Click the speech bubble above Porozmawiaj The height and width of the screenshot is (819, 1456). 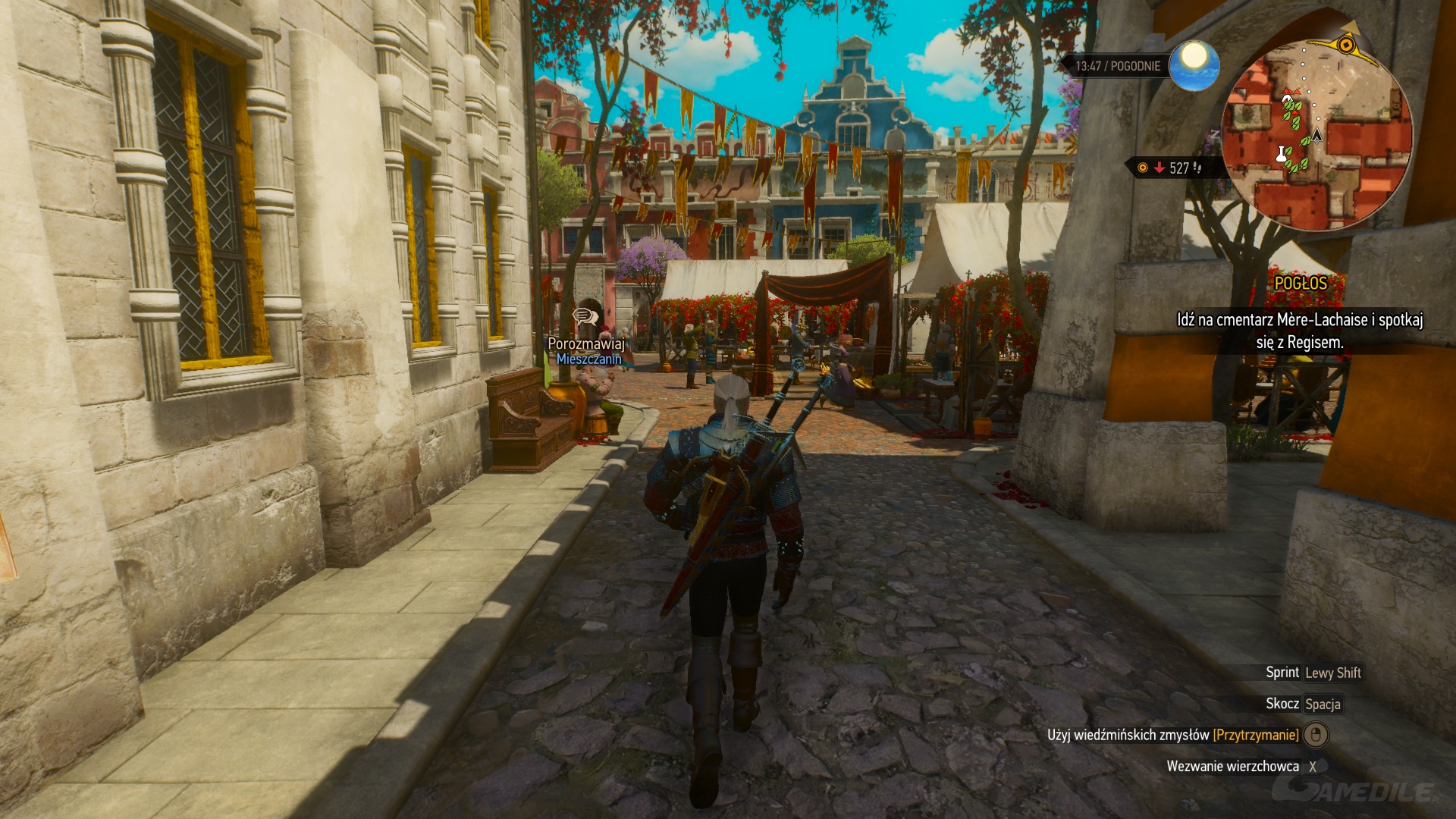pos(585,316)
